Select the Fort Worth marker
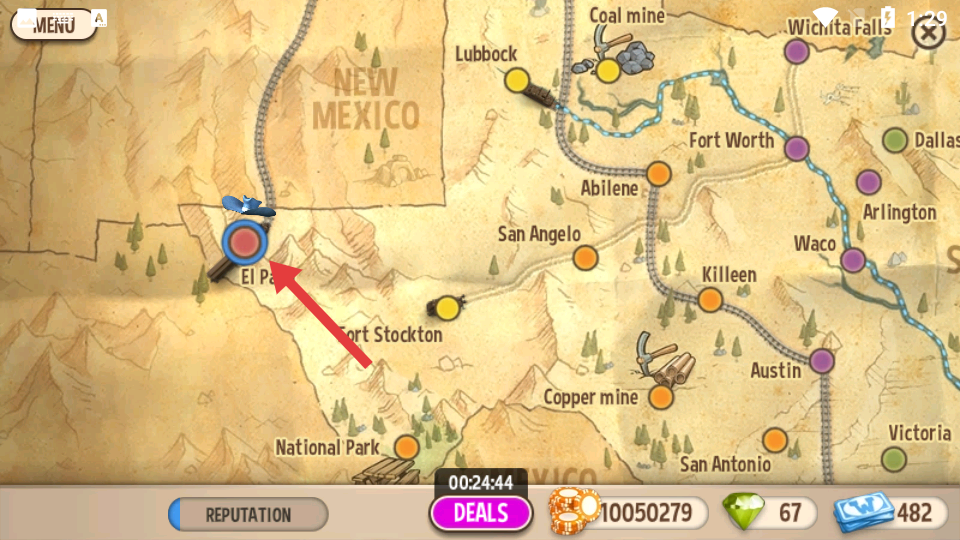The image size is (960, 540). pos(796,149)
